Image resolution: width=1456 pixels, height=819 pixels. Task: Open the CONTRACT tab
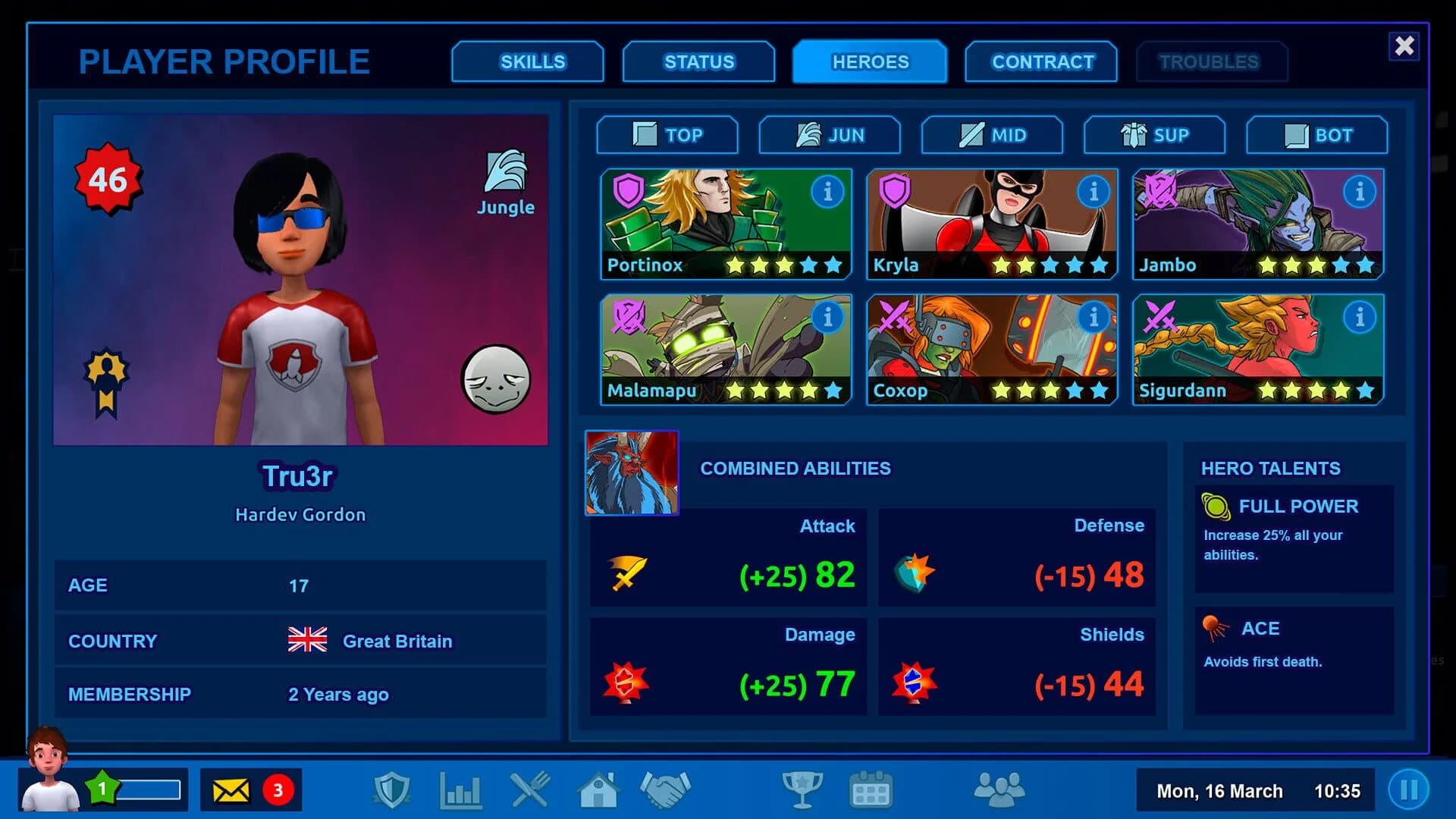coord(1042,61)
